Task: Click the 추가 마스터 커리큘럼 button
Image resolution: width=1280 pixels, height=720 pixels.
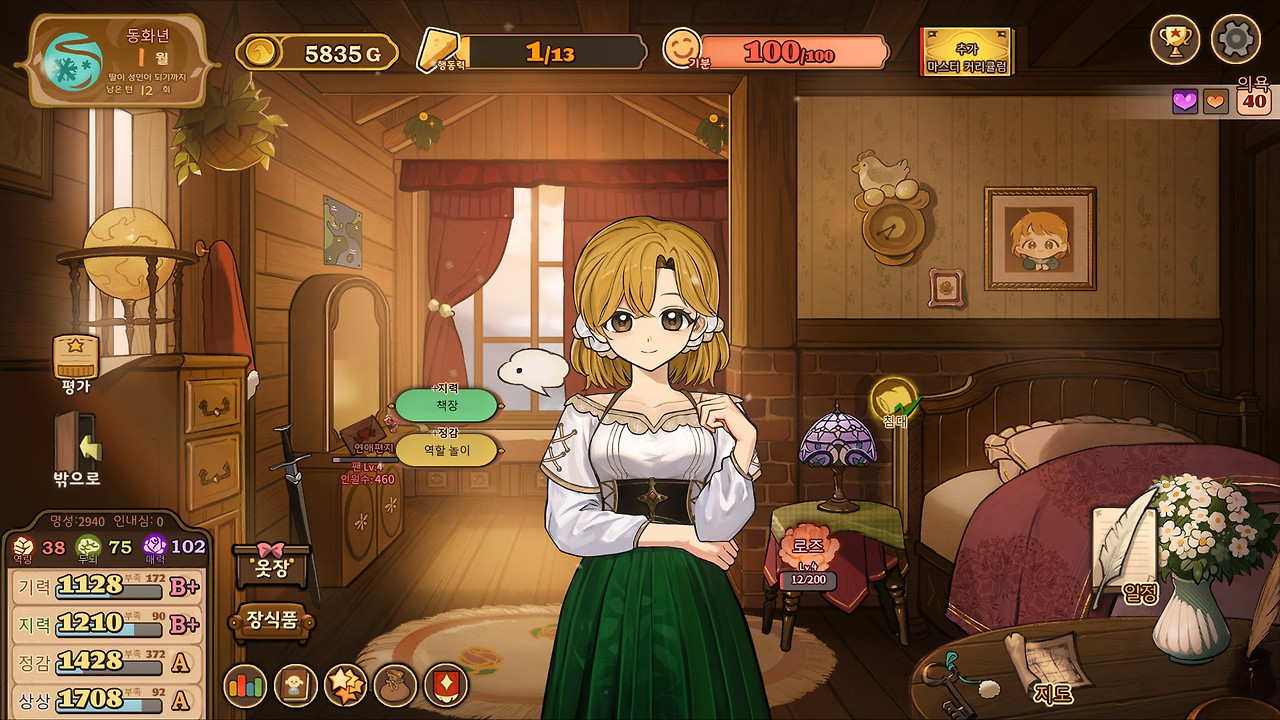Action: 966,52
